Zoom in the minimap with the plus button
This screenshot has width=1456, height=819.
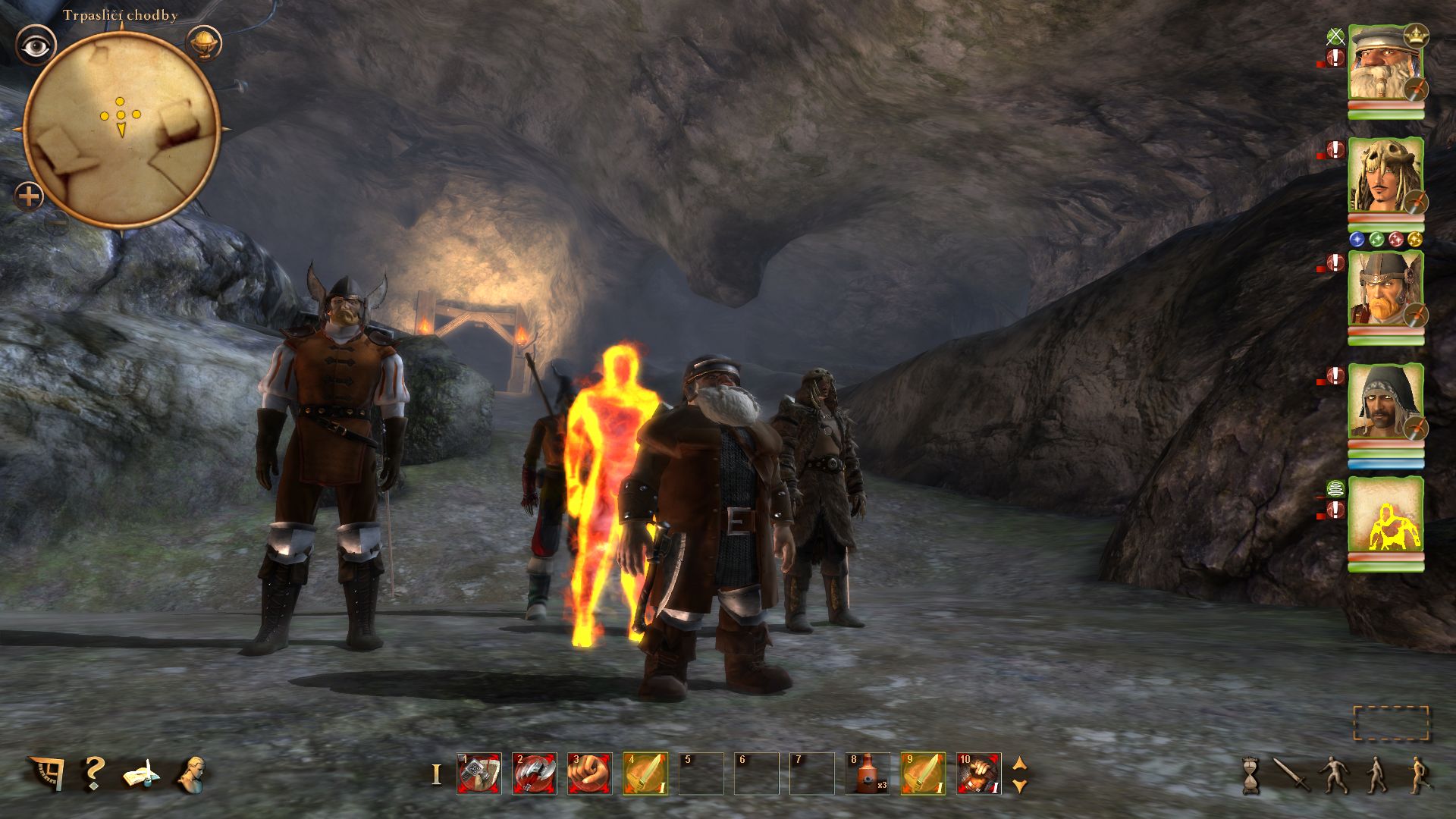click(29, 197)
